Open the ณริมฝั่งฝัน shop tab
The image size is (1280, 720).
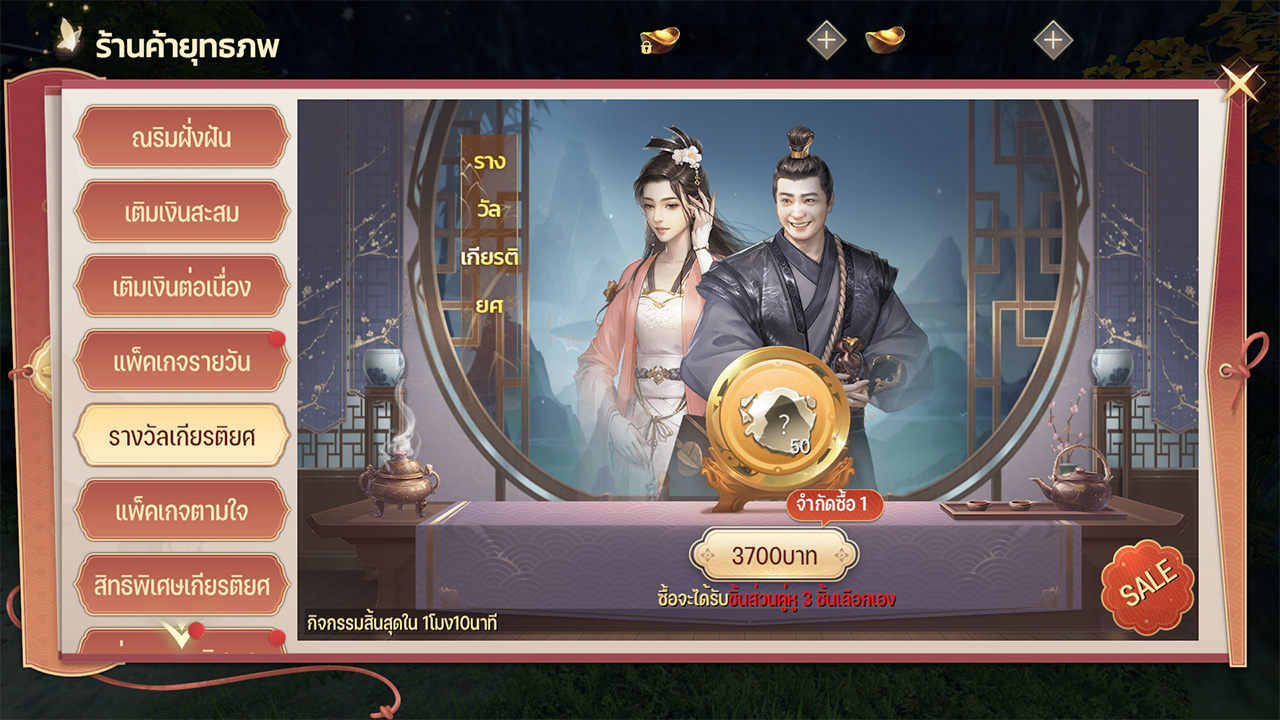click(x=181, y=137)
